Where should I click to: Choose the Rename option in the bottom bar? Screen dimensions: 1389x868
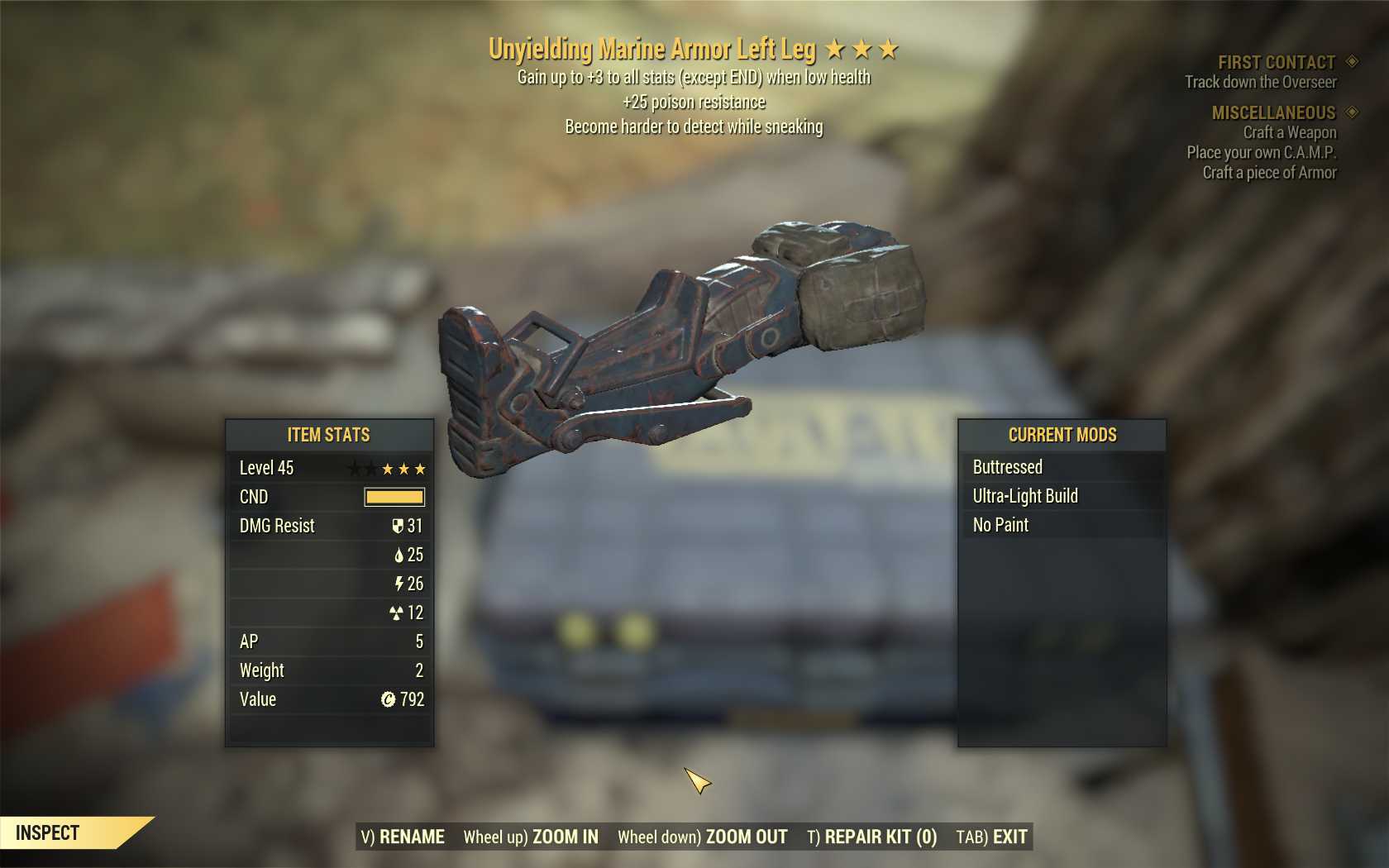(403, 837)
